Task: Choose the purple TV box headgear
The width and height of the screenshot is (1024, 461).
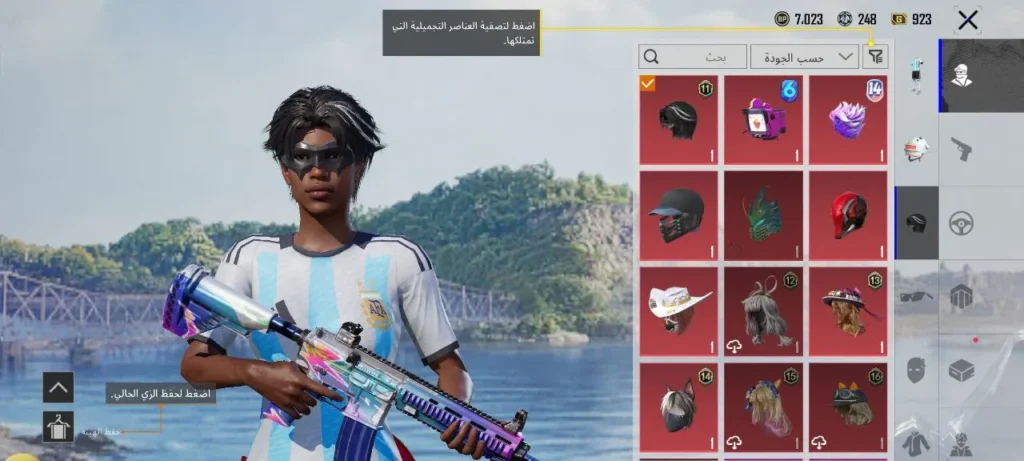Action: tap(763, 120)
